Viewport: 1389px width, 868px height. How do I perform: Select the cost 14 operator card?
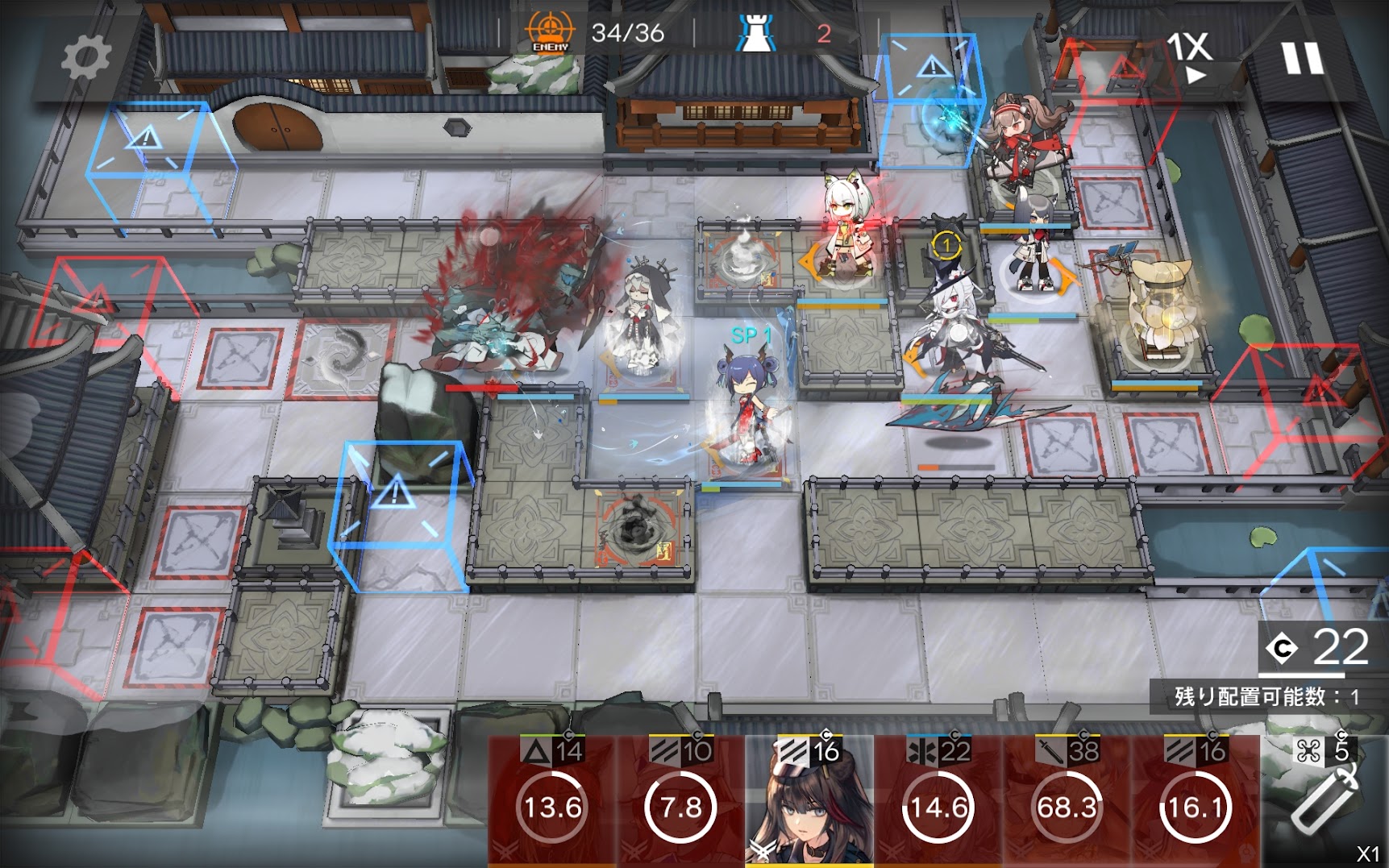[552, 802]
